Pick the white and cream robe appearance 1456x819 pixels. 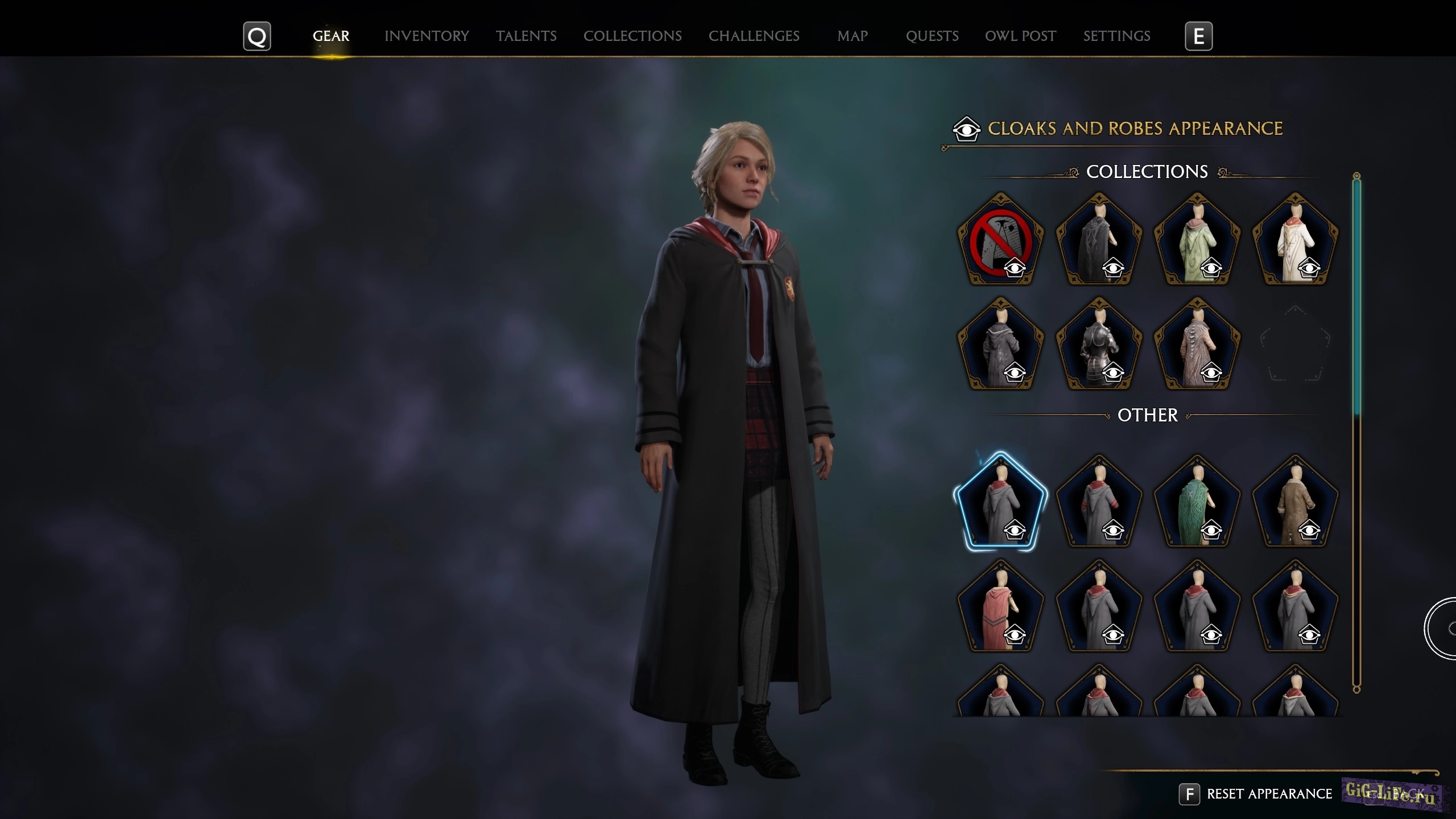click(1296, 240)
